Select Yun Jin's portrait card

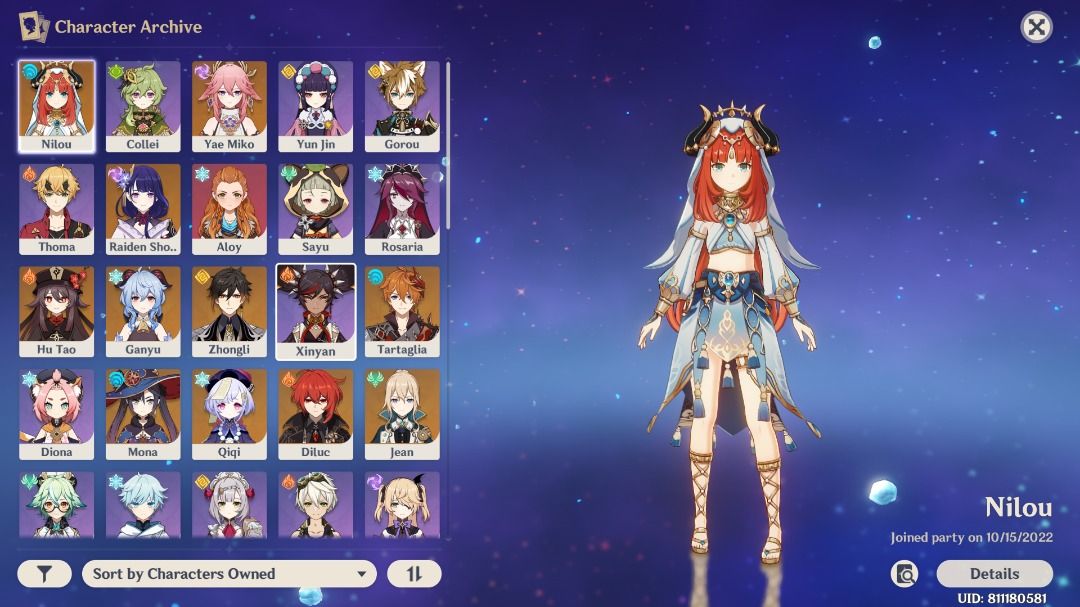coord(316,106)
